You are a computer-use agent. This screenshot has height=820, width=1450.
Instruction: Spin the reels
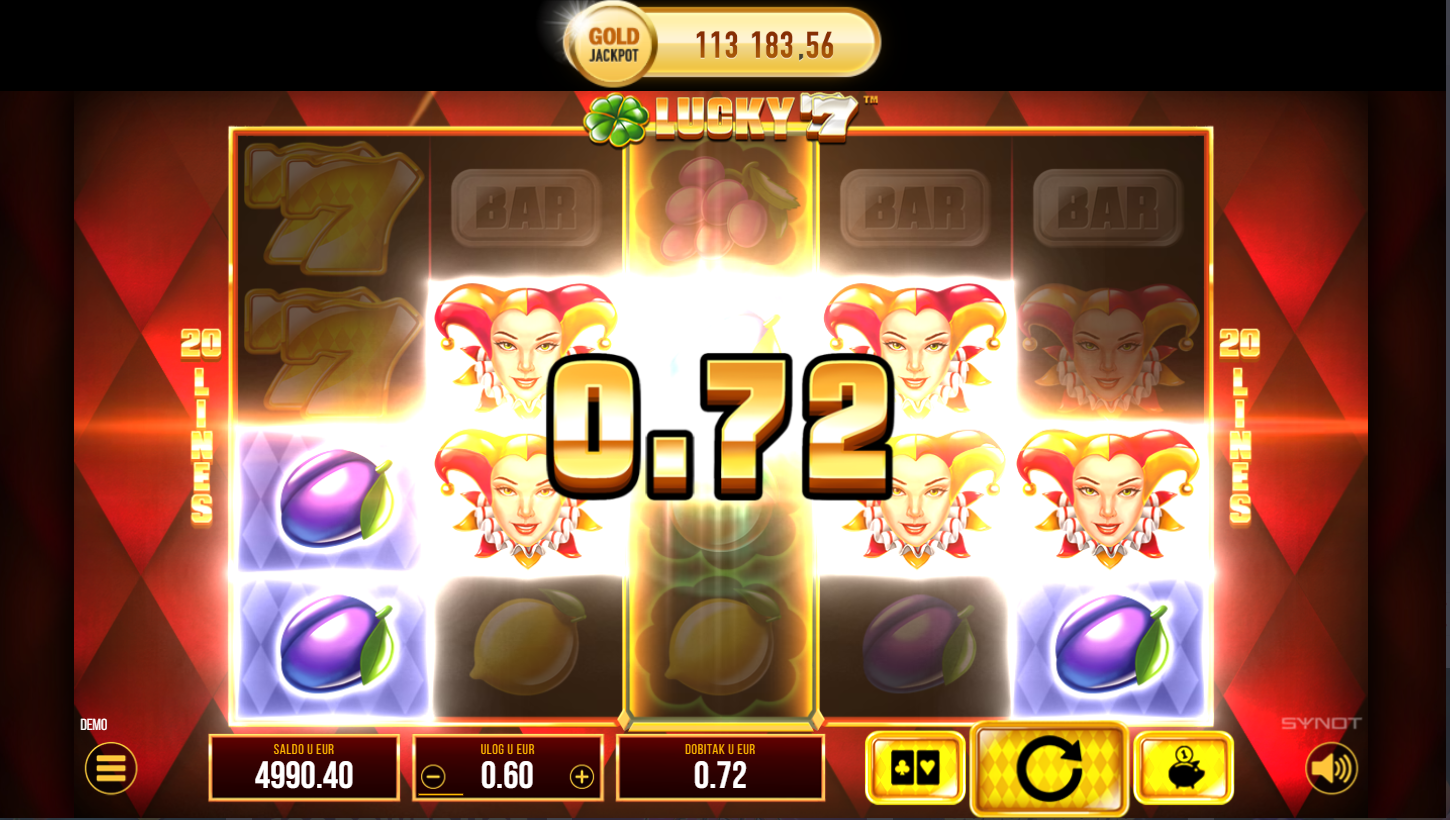(1049, 768)
